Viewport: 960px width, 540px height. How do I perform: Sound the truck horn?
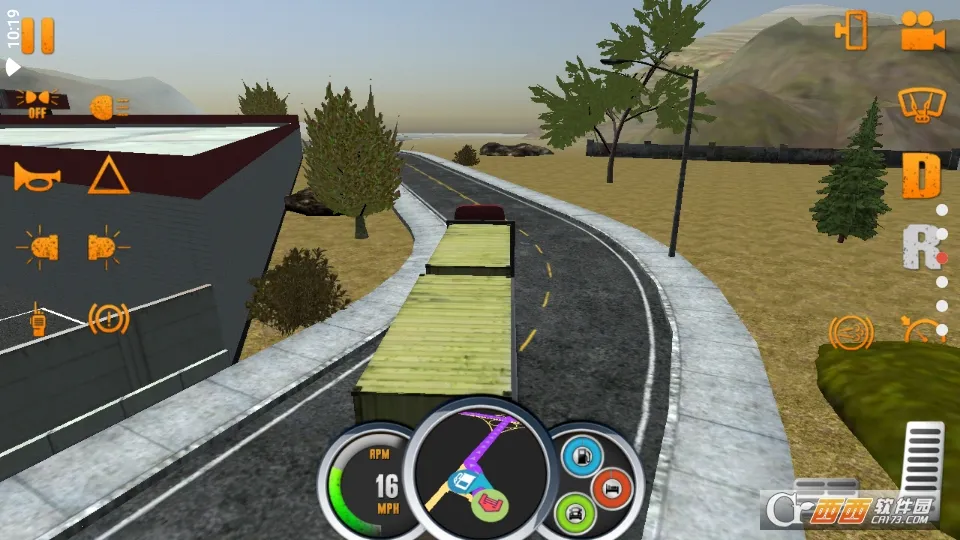click(37, 178)
